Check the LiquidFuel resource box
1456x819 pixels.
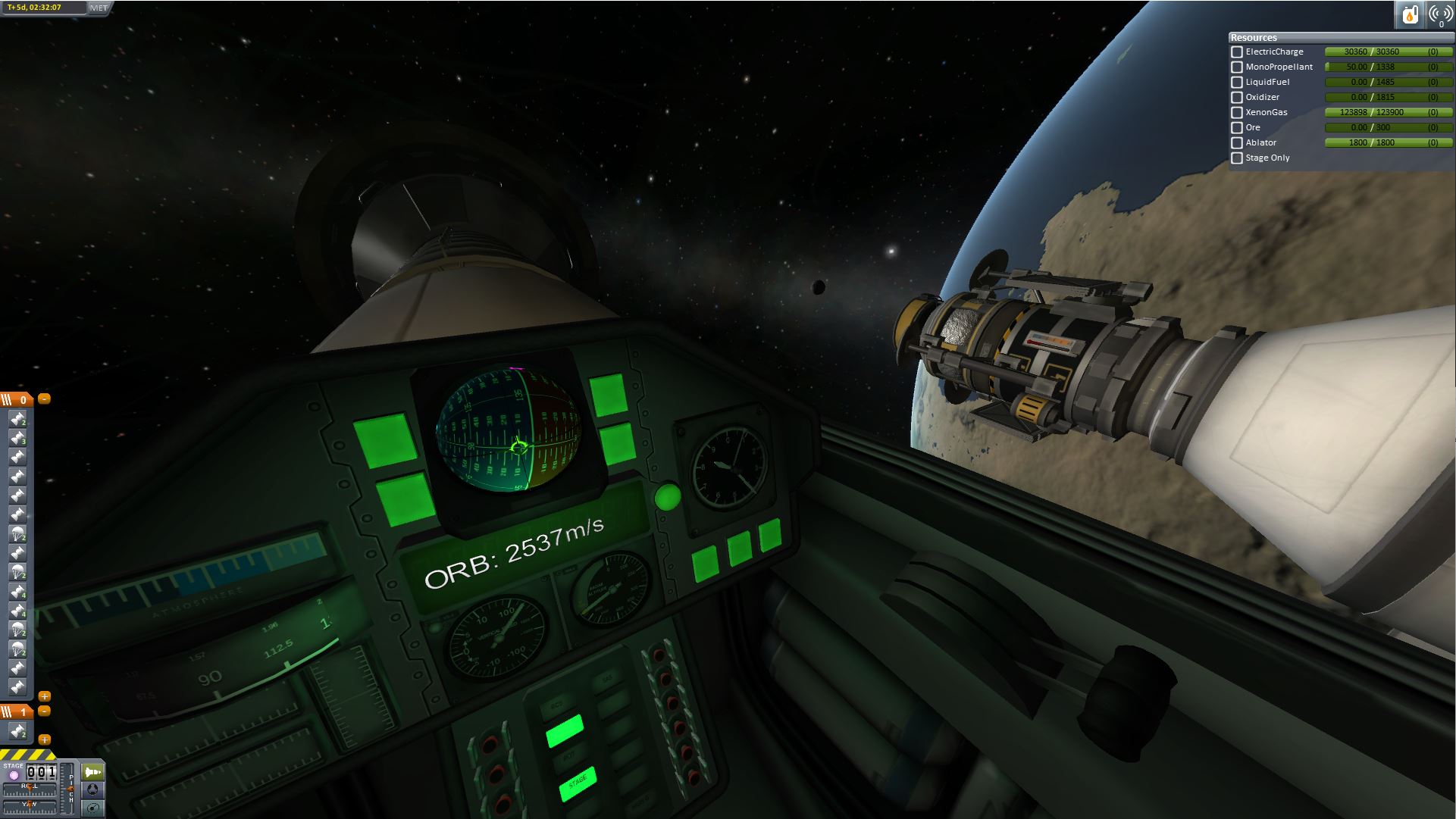pyautogui.click(x=1237, y=83)
